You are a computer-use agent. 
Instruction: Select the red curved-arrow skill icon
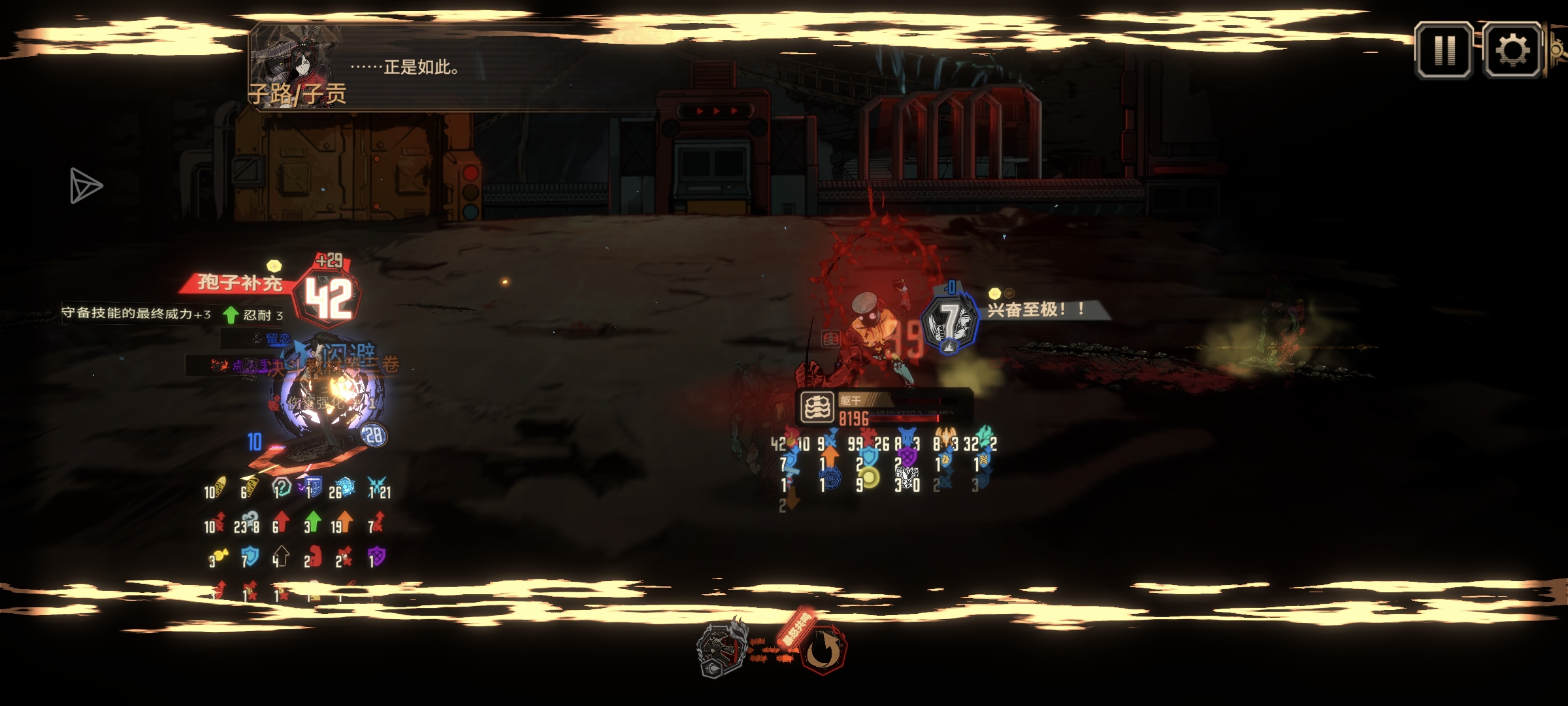click(x=823, y=651)
